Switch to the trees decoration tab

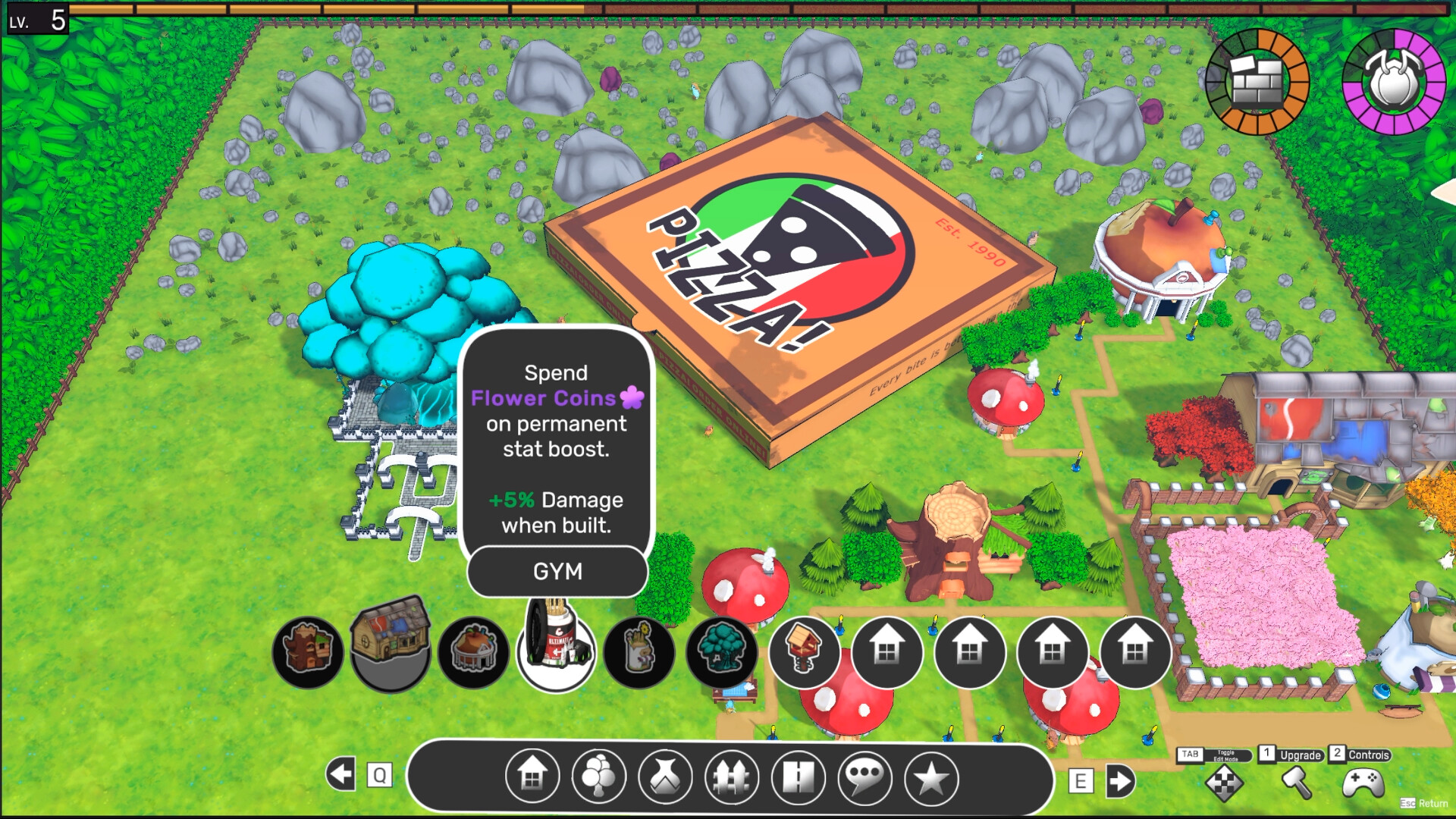point(599,777)
